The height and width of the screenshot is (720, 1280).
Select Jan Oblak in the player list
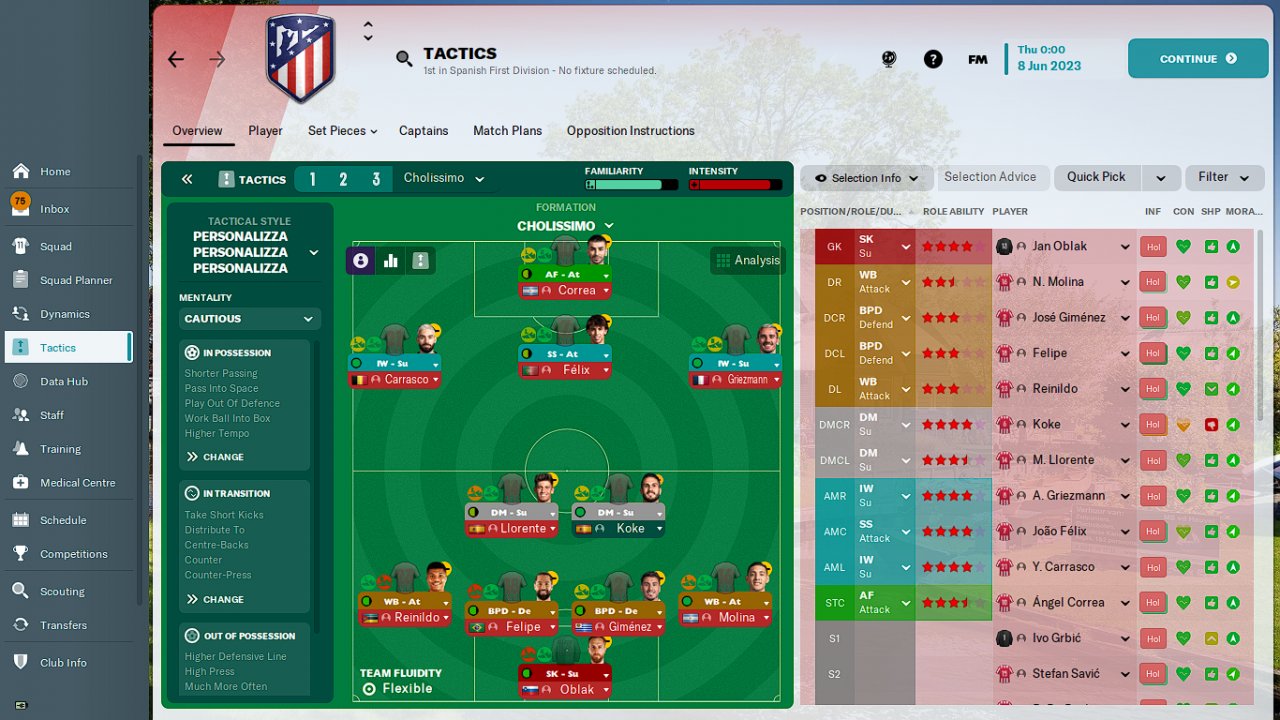coord(1059,246)
